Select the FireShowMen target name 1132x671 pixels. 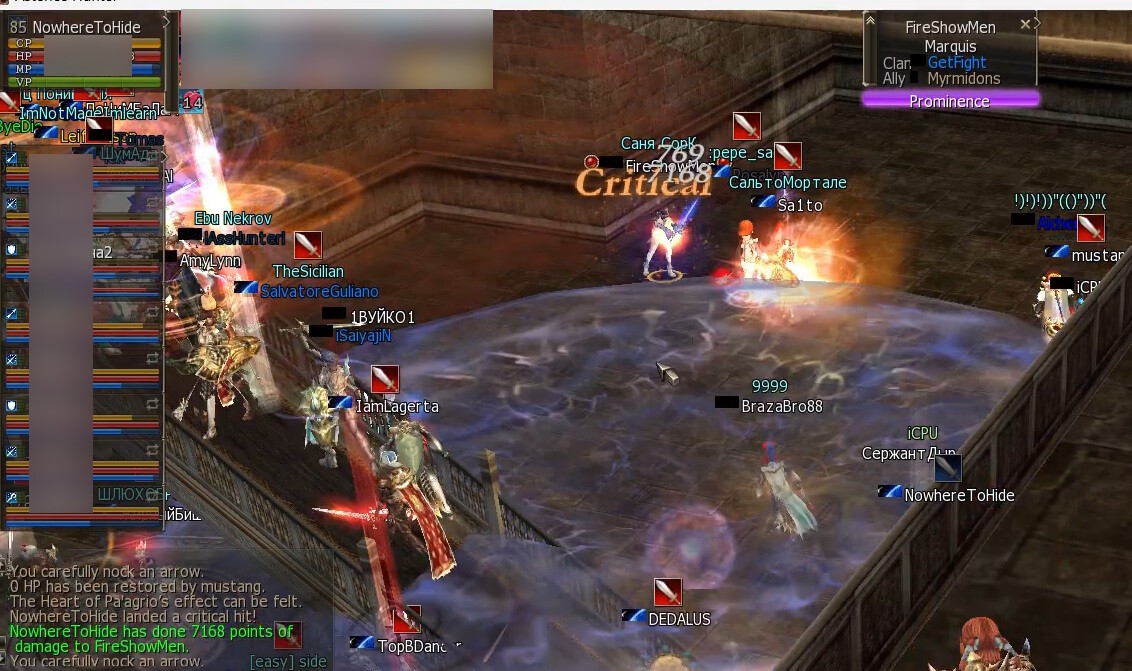pyautogui.click(x=949, y=28)
